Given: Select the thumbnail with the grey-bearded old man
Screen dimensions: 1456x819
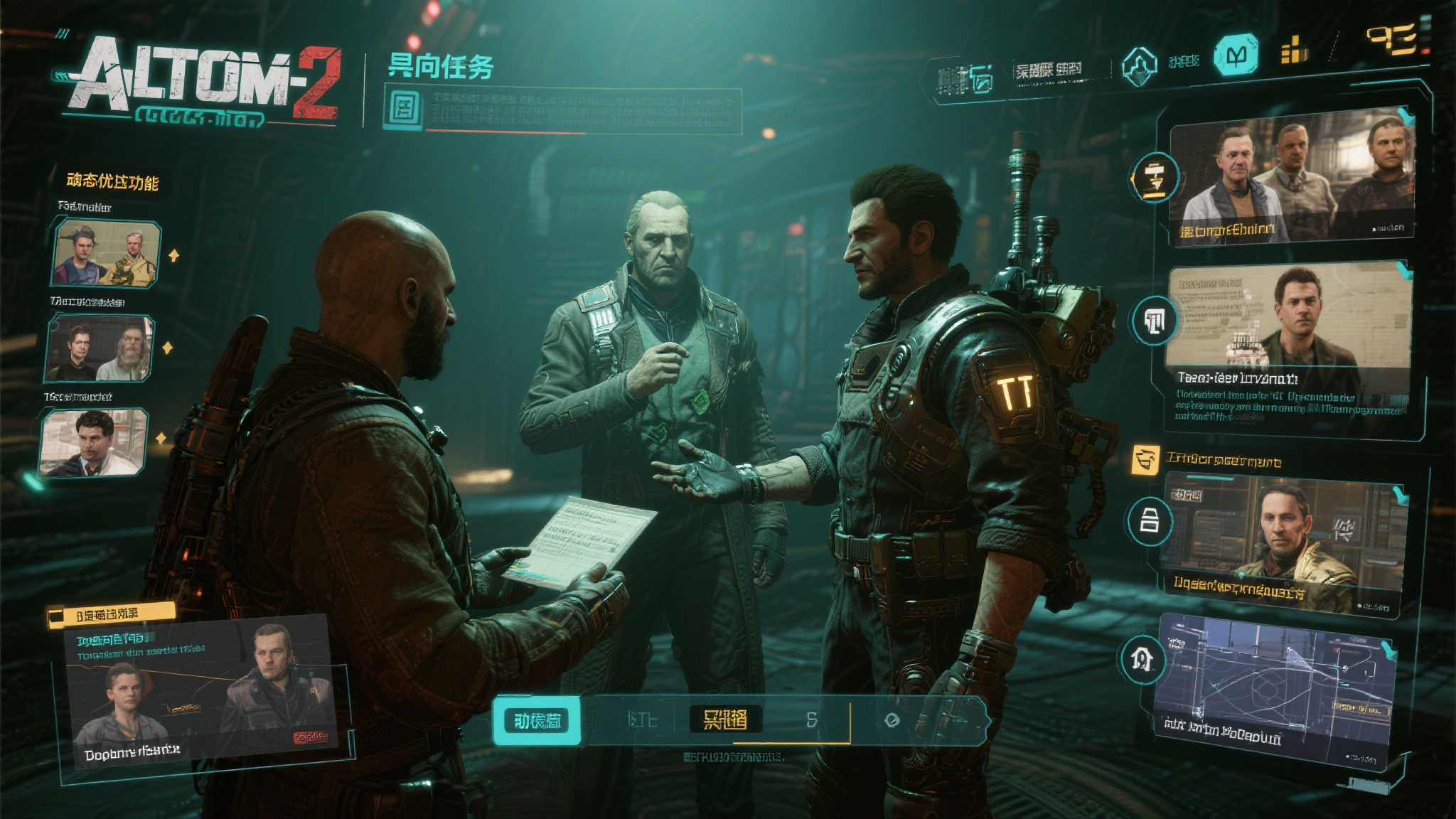Looking at the screenshot, I should tap(99, 348).
